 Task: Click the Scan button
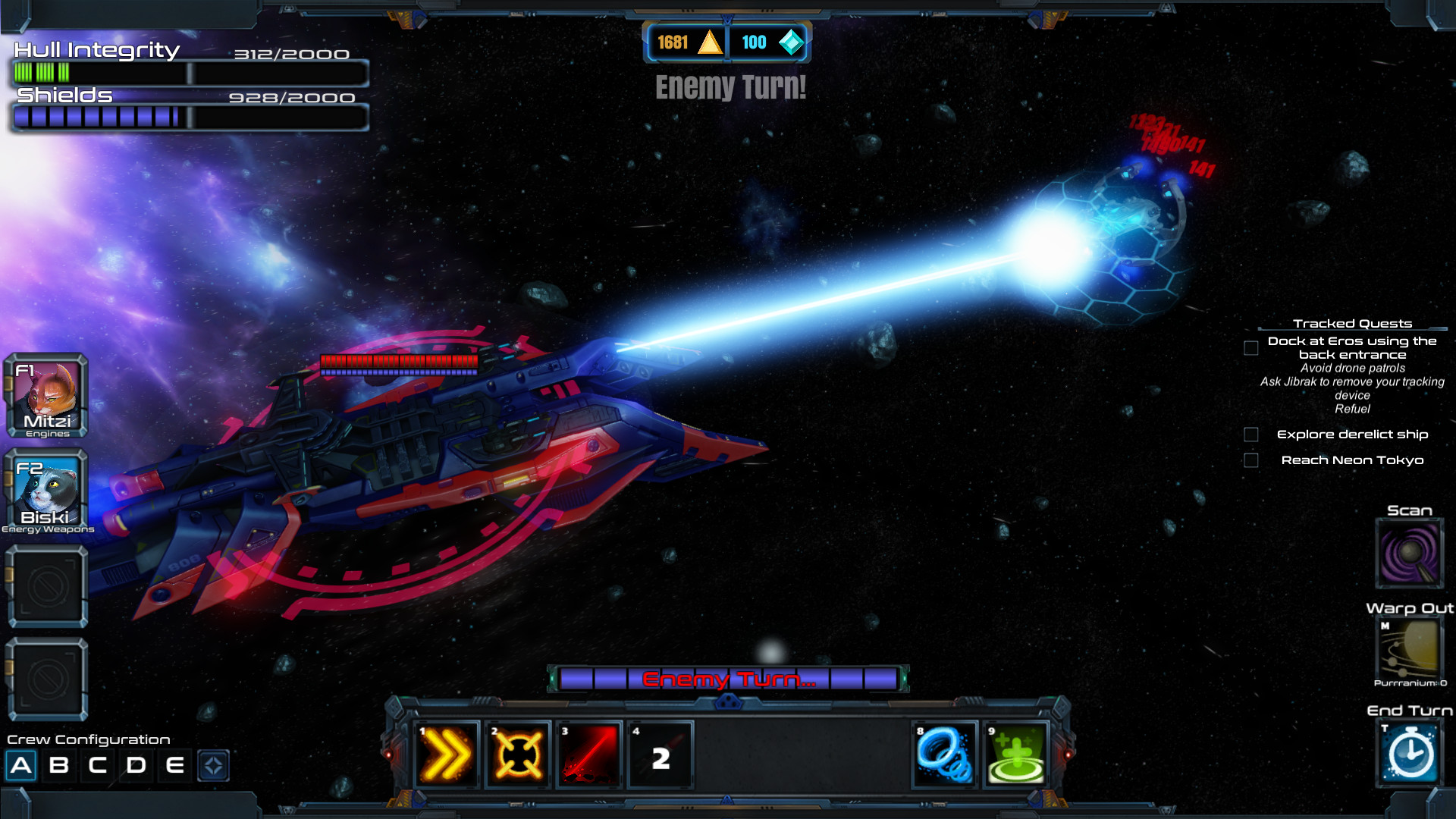tap(1409, 554)
